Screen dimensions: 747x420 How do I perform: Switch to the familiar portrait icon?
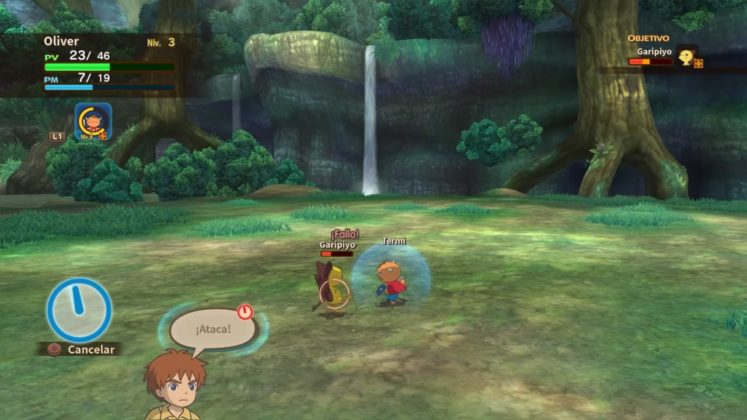click(x=92, y=121)
